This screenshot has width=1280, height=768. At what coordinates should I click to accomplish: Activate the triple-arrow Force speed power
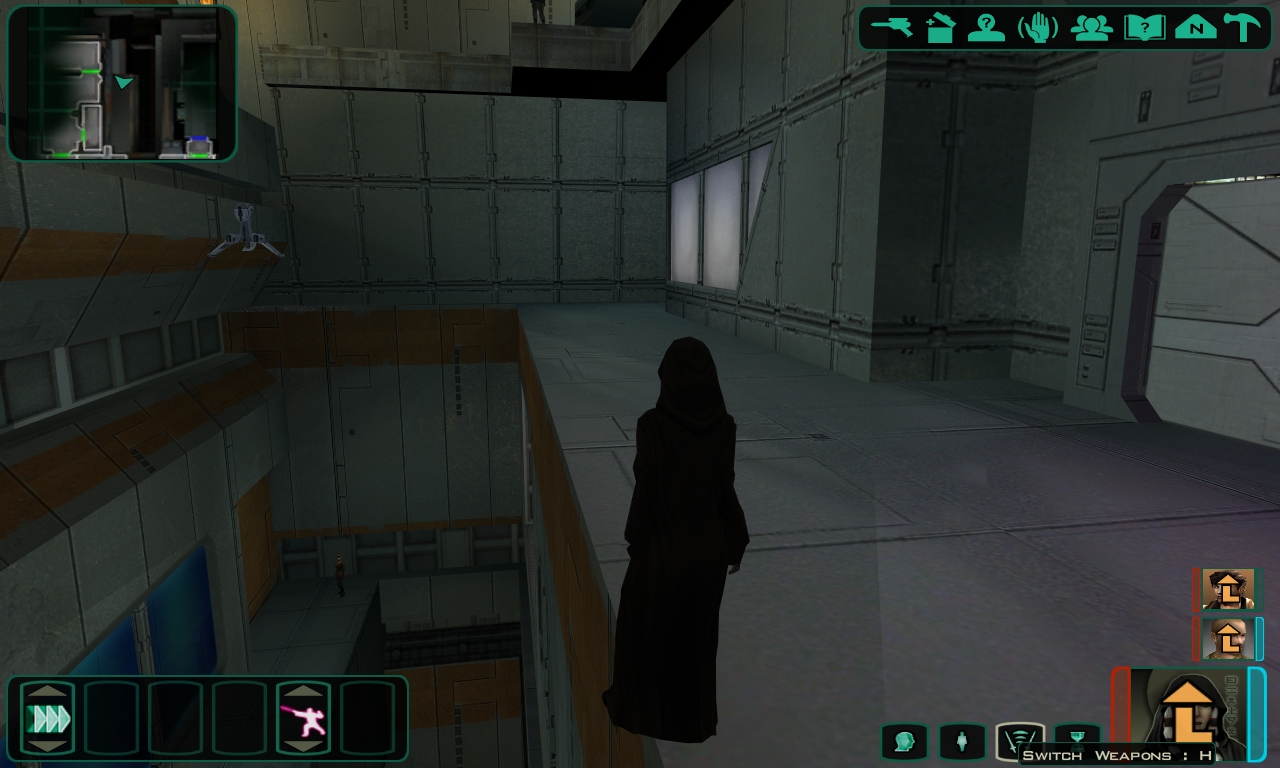point(48,718)
